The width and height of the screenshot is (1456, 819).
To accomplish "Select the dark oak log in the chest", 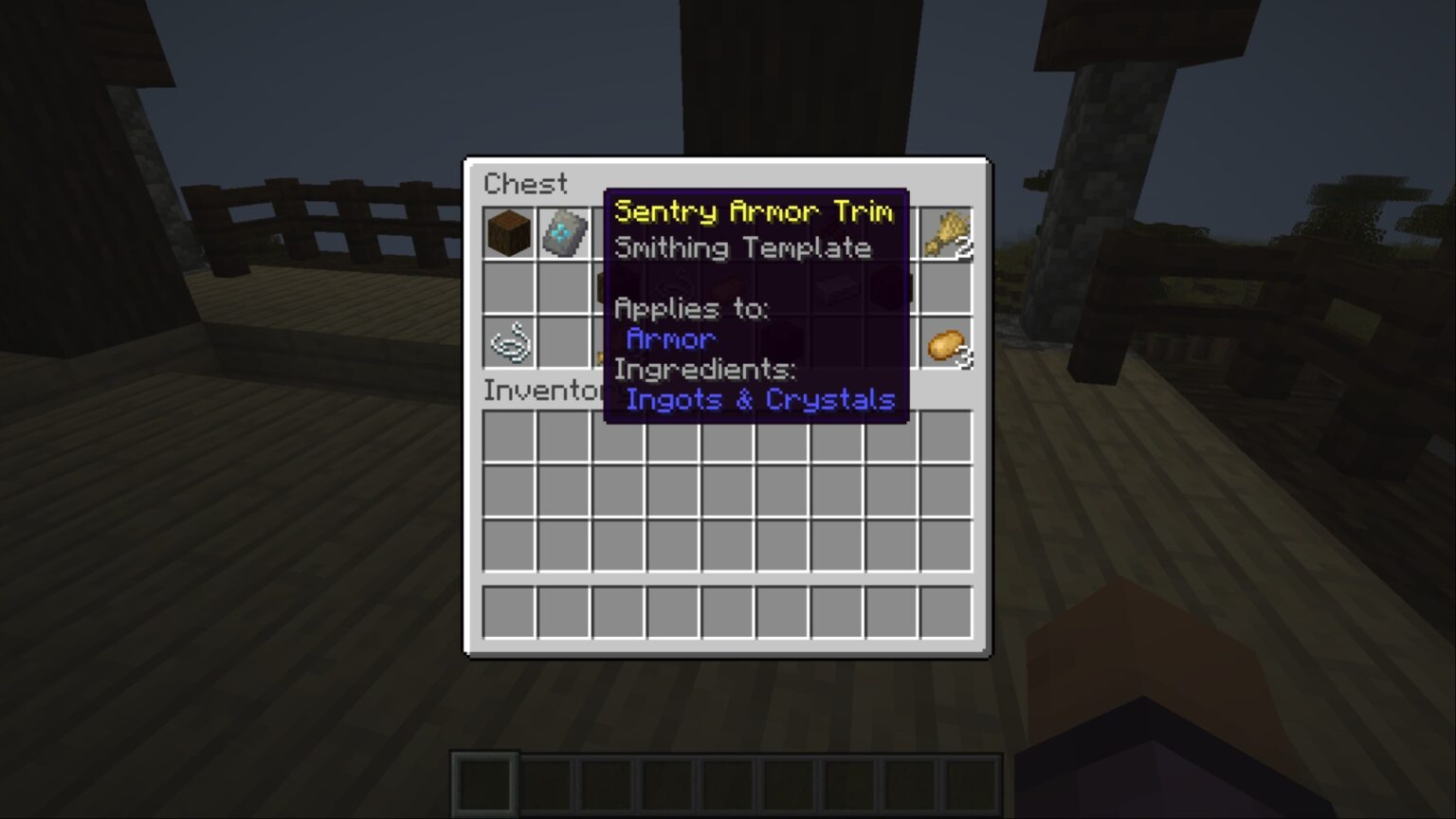I will [508, 232].
